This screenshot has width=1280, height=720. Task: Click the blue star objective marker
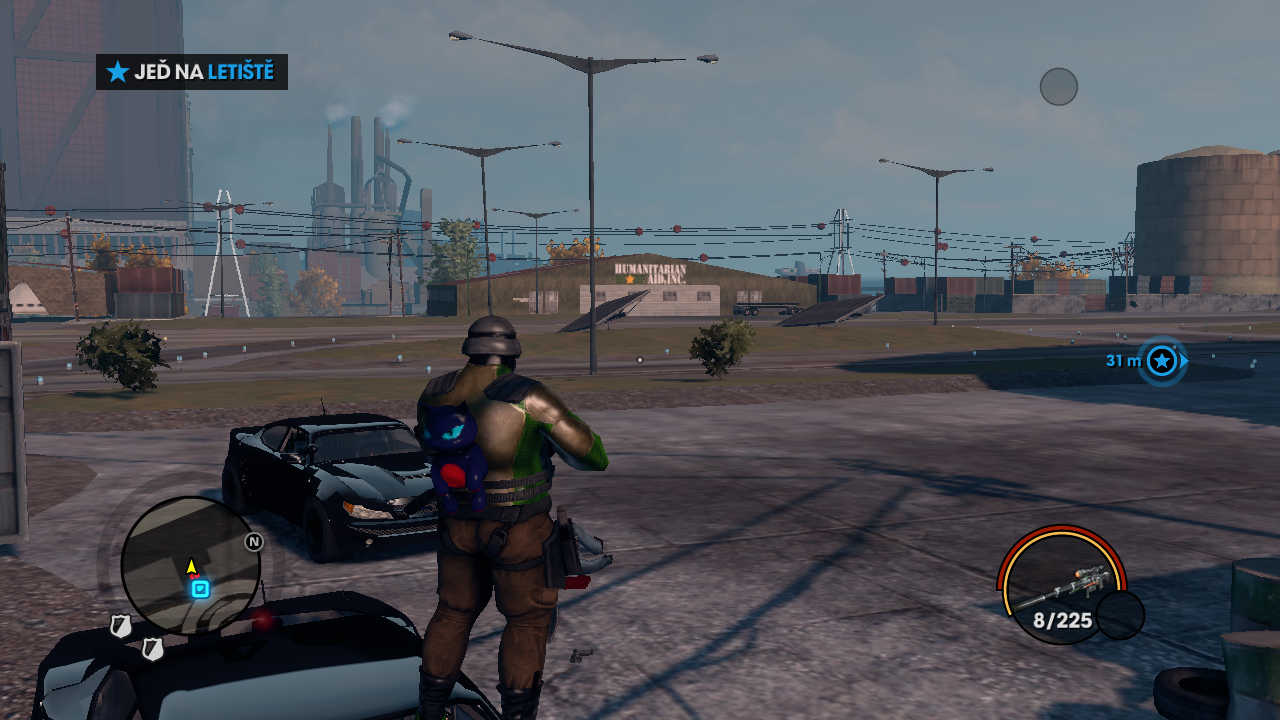click(1162, 361)
